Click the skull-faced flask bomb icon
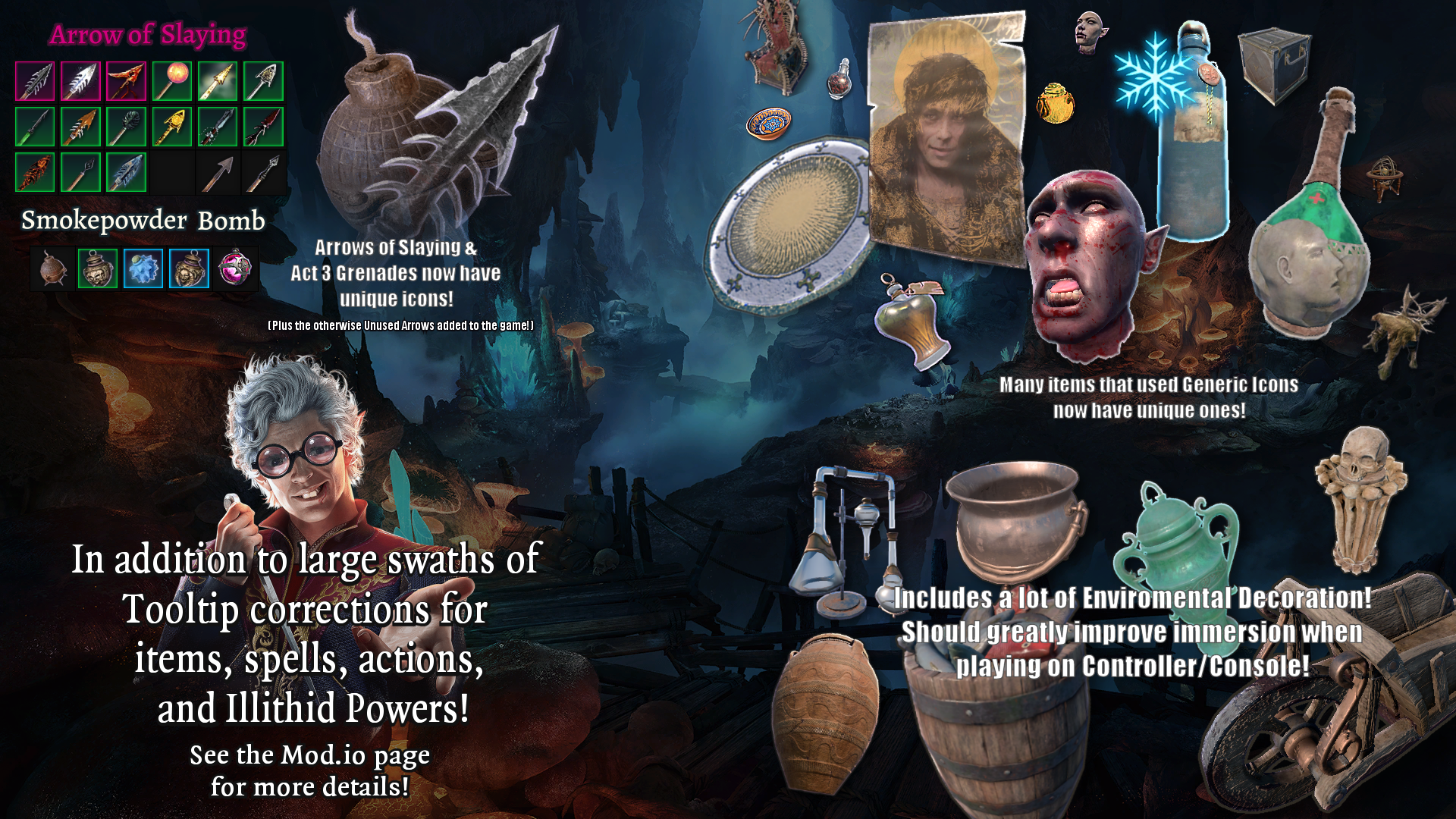The width and height of the screenshot is (1456, 819). tap(97, 269)
